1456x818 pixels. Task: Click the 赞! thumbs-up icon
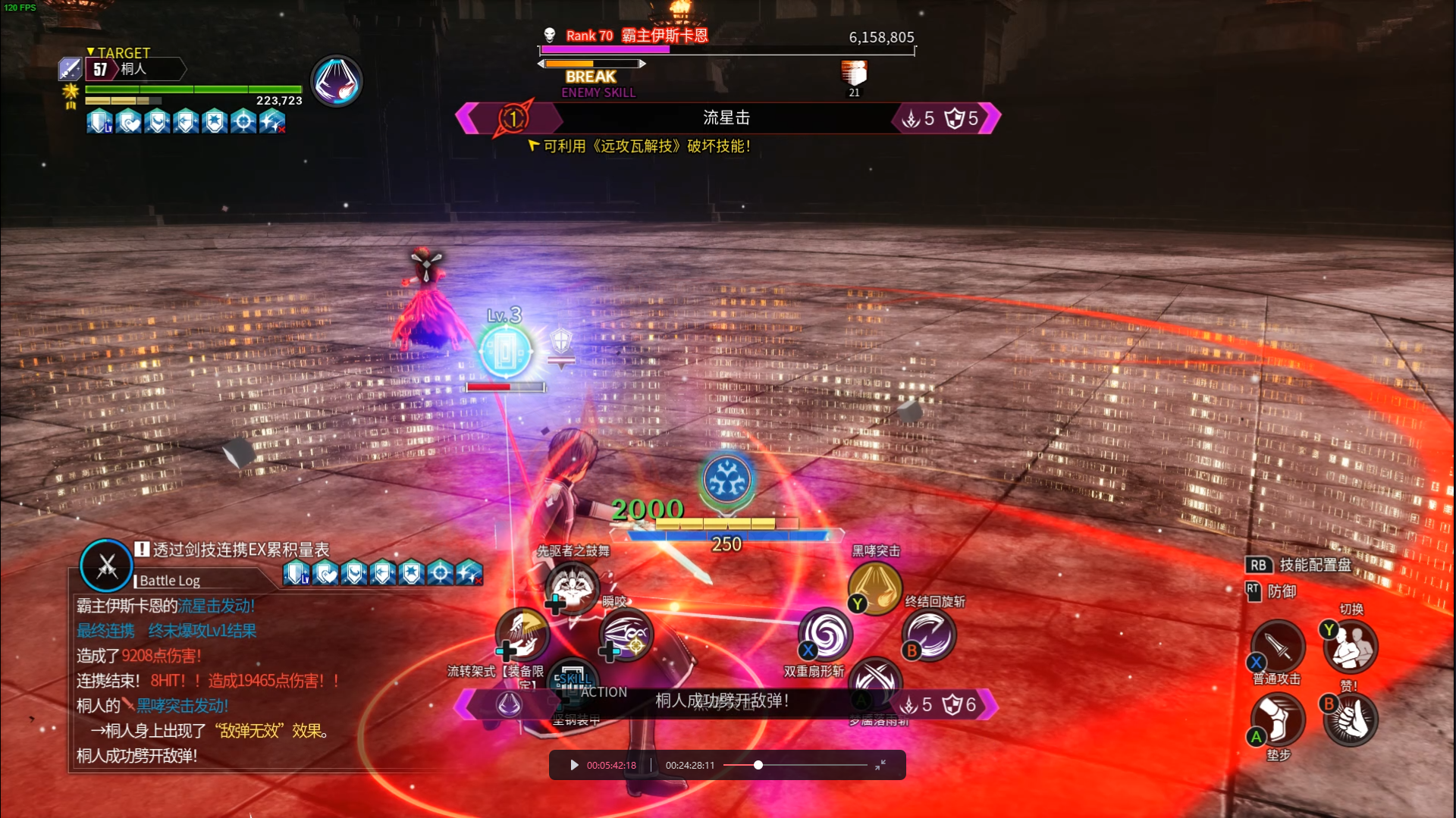[x=1351, y=719]
